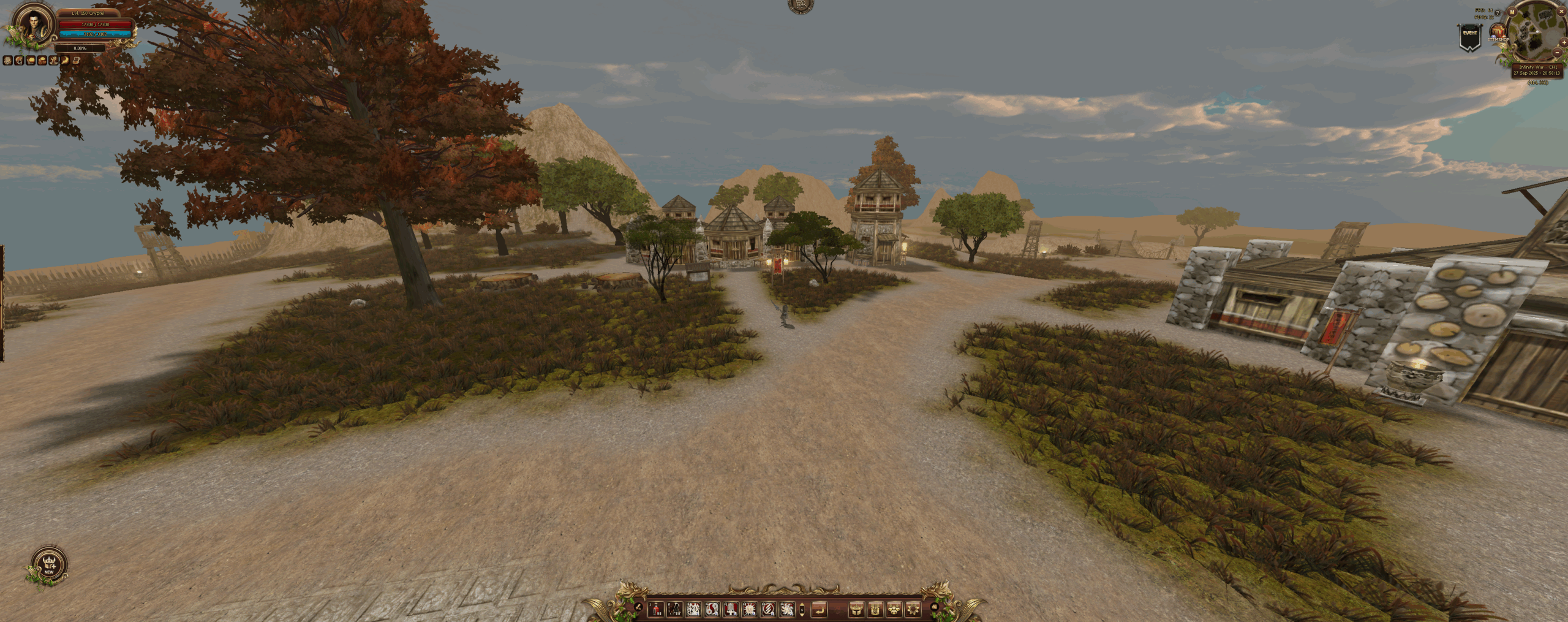Click the NEW badge round button
The height and width of the screenshot is (622, 1568).
49,565
